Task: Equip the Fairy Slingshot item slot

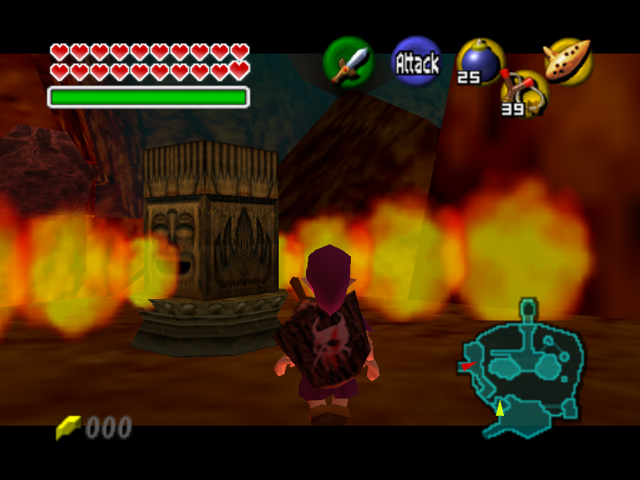Action: point(526,92)
